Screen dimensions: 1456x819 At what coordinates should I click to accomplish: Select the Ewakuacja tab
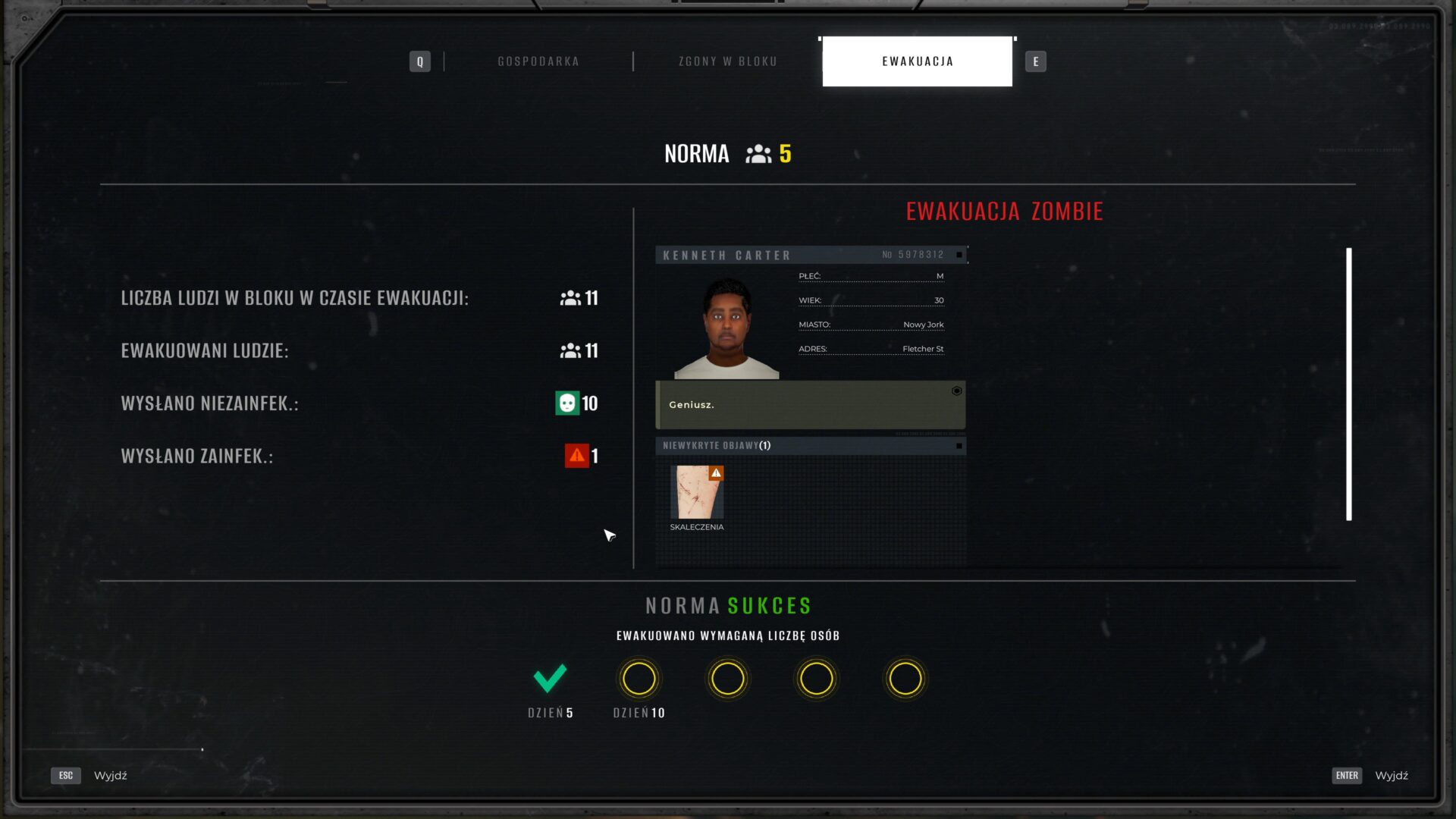[917, 61]
